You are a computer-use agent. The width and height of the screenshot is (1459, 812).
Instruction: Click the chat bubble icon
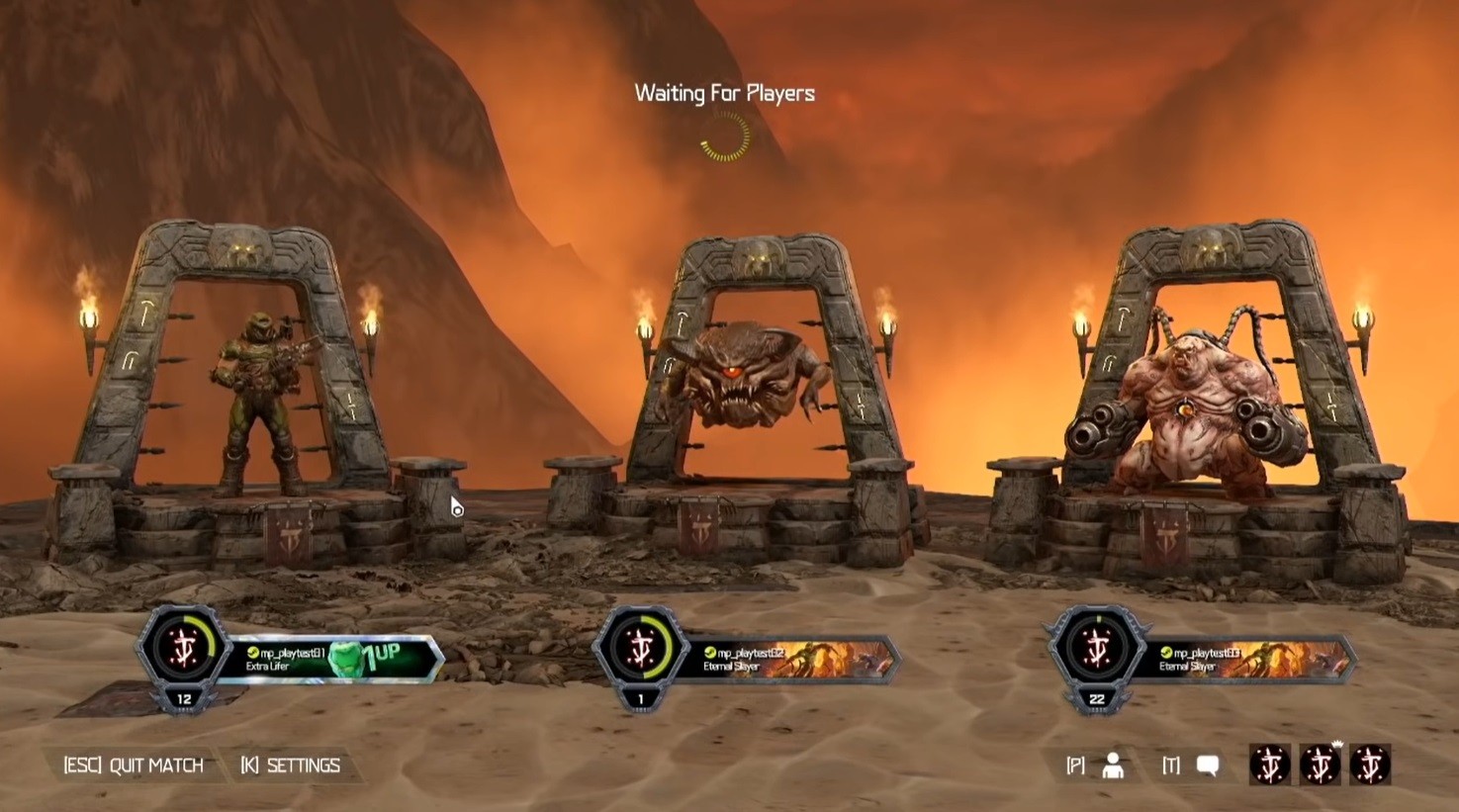1206,764
